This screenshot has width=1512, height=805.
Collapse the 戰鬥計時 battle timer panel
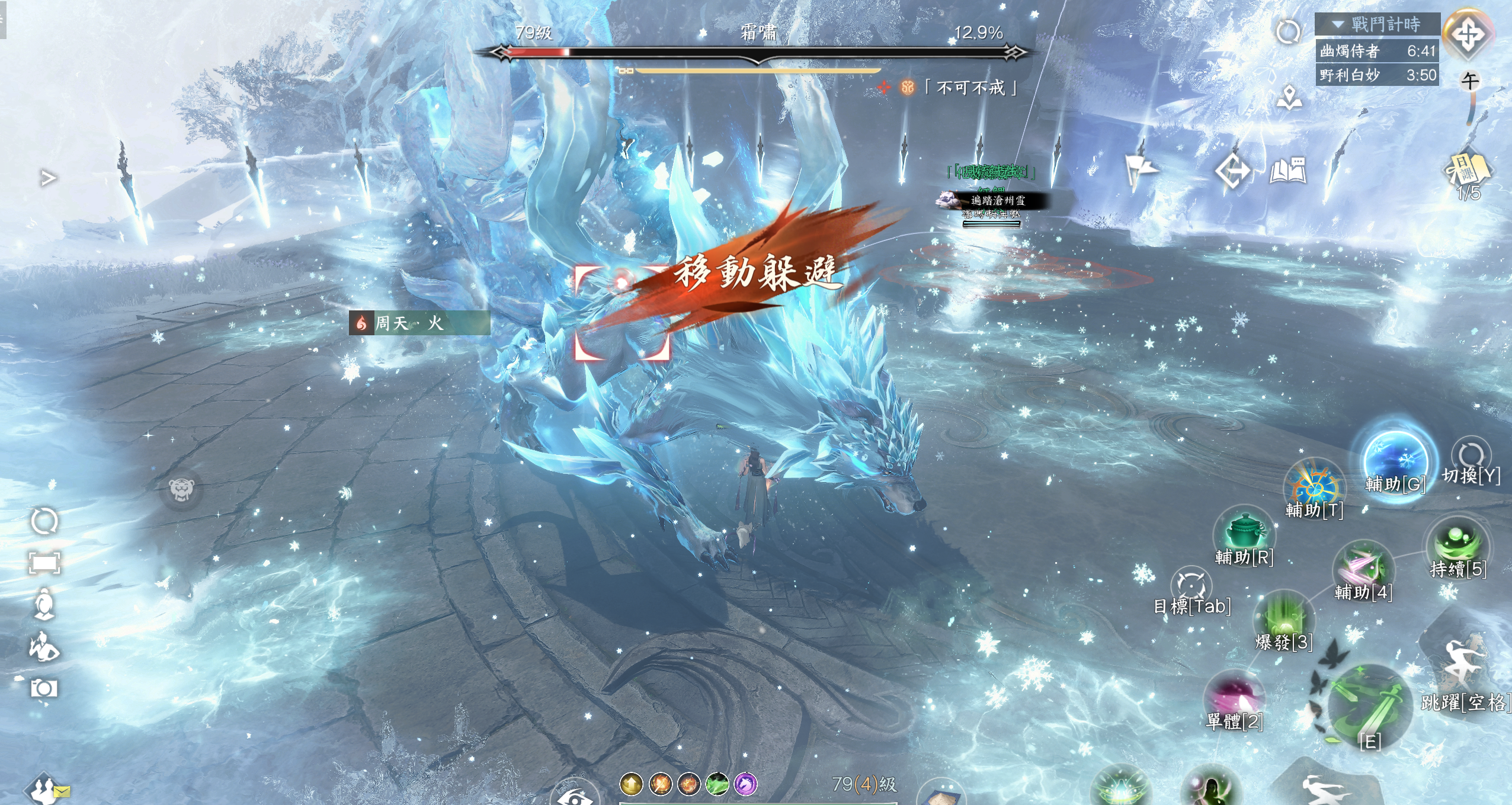tap(1338, 25)
